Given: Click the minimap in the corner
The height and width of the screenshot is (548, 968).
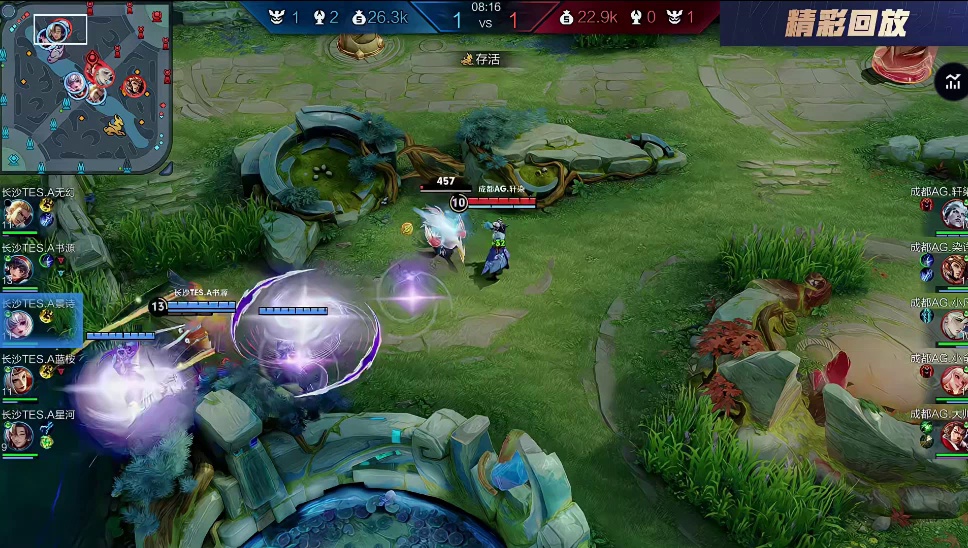Looking at the screenshot, I should pyautogui.click(x=86, y=86).
